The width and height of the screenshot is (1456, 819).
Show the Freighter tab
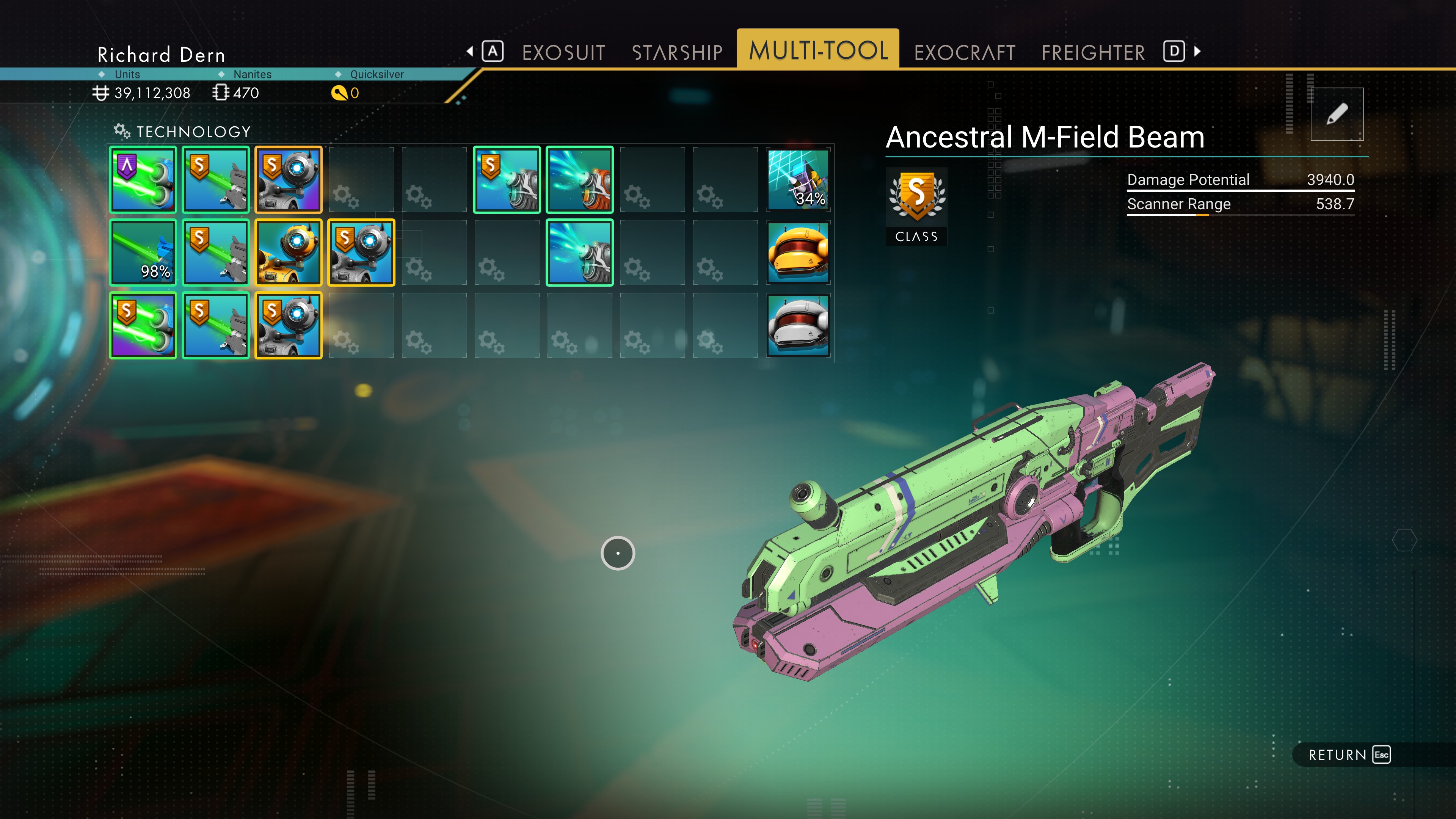point(1092,53)
